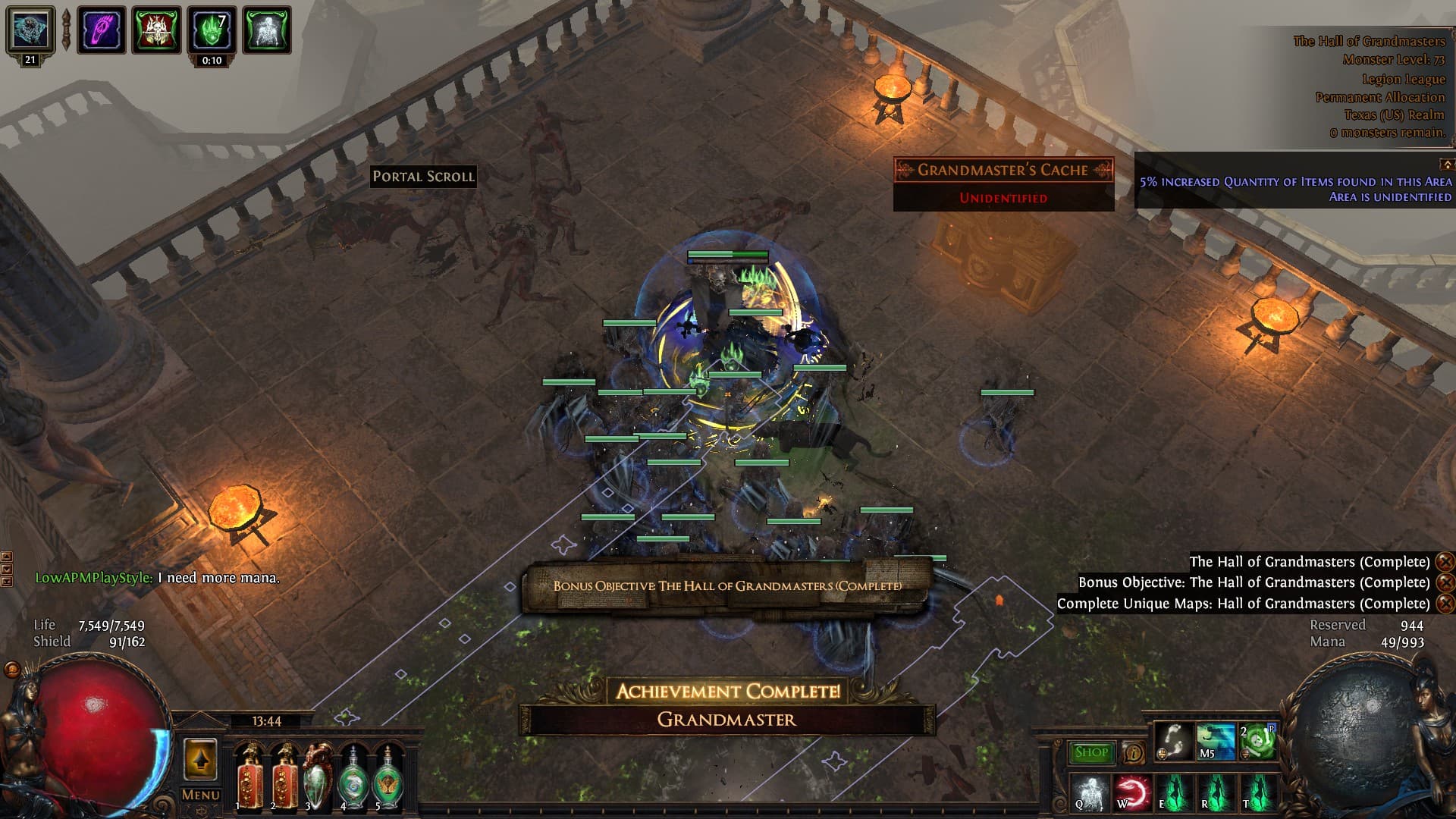This screenshot has height=819, width=1456.
Task: Open the in-game Shop
Action: (x=1090, y=752)
